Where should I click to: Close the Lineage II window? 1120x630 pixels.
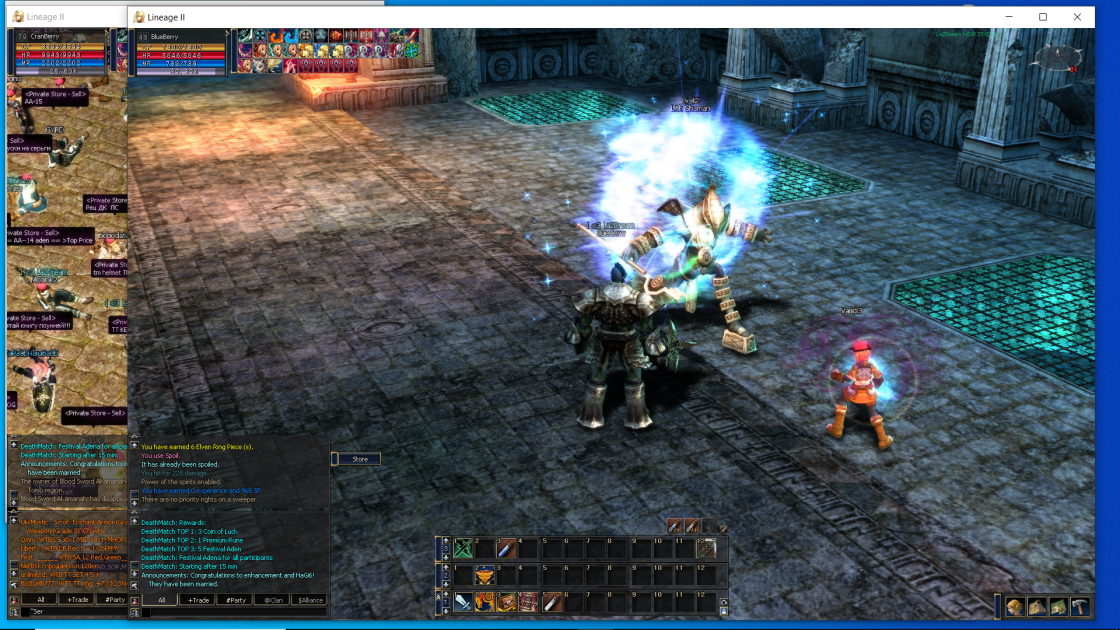(x=1077, y=17)
